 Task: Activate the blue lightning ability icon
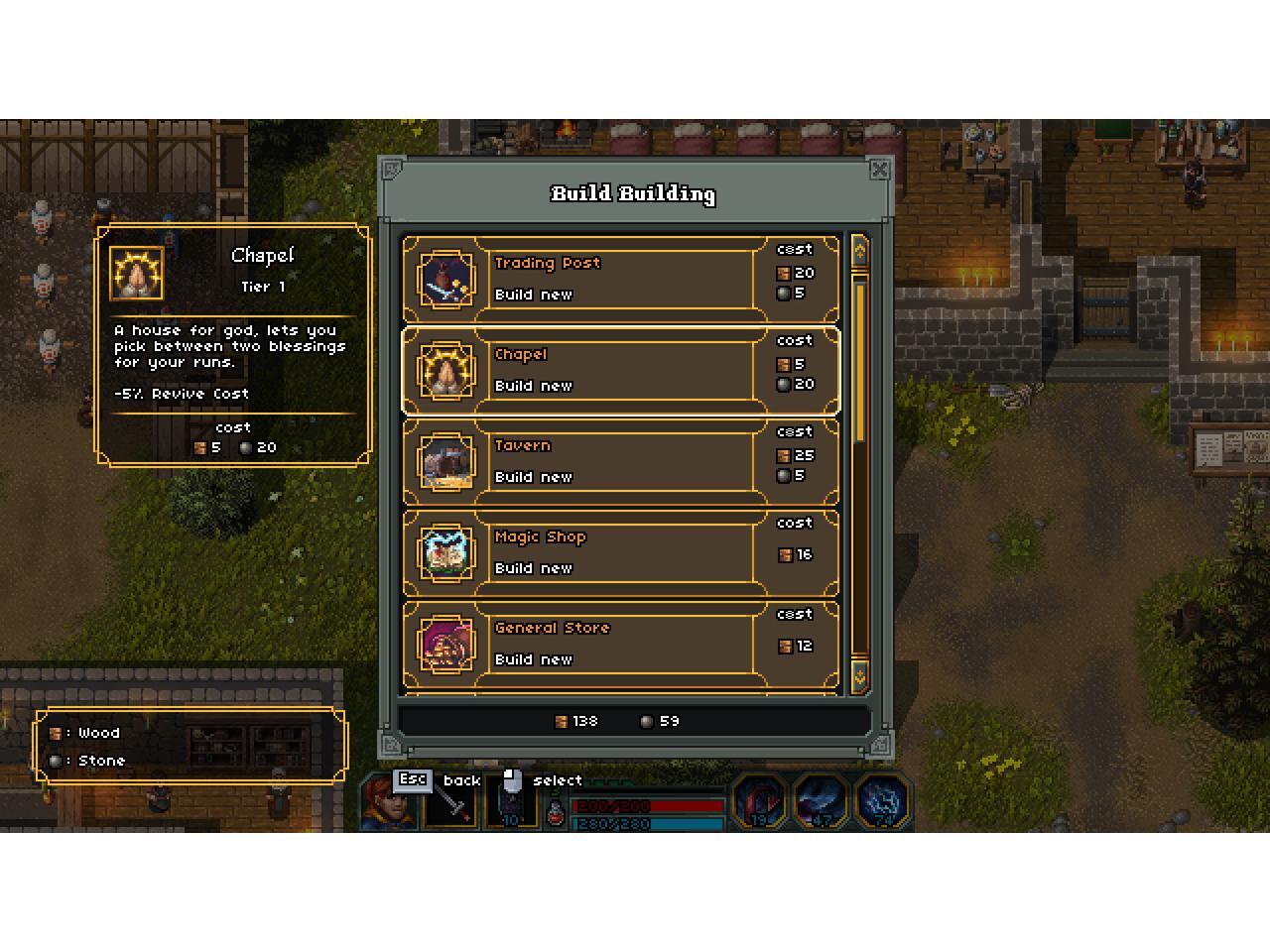coord(882,800)
